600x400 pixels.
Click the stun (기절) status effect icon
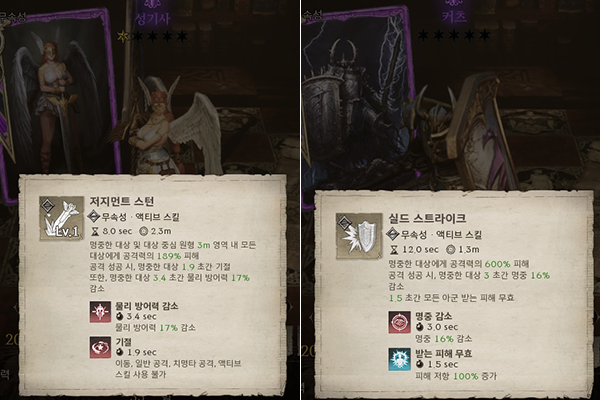pyautogui.click(x=101, y=347)
